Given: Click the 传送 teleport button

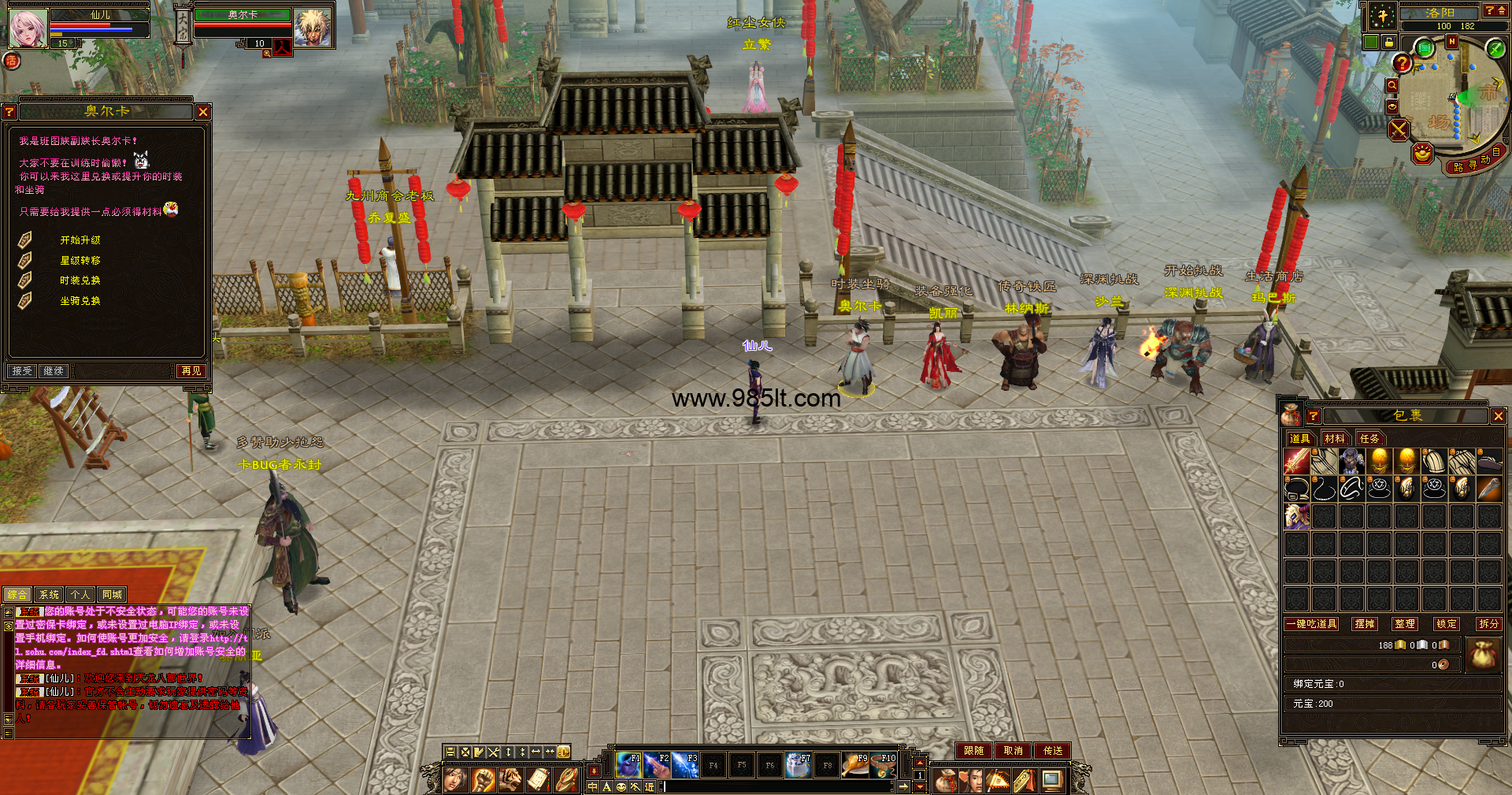Looking at the screenshot, I should [1053, 751].
